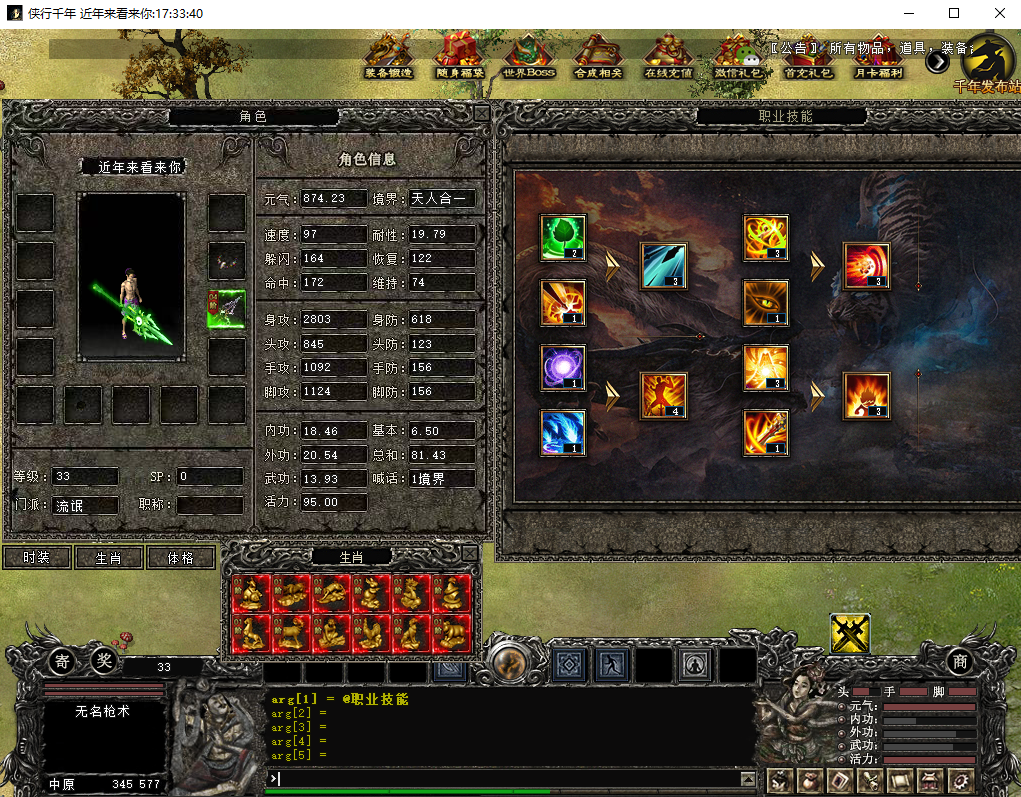The image size is (1021, 797).
Task: Click the crossed swords yellow icon
Action: [850, 633]
